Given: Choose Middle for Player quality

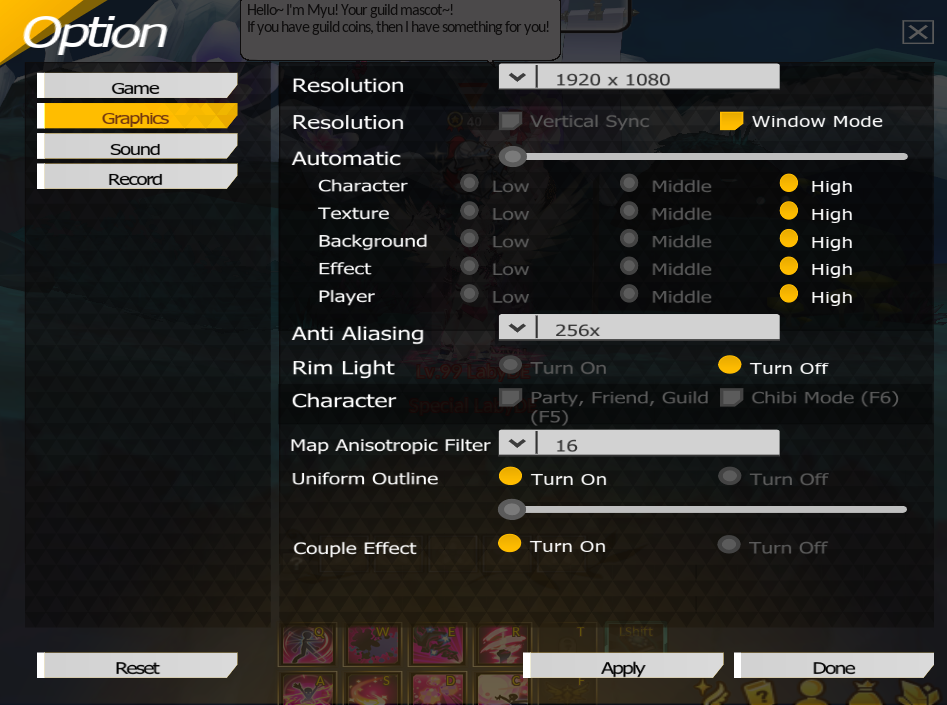Looking at the screenshot, I should pos(629,295).
